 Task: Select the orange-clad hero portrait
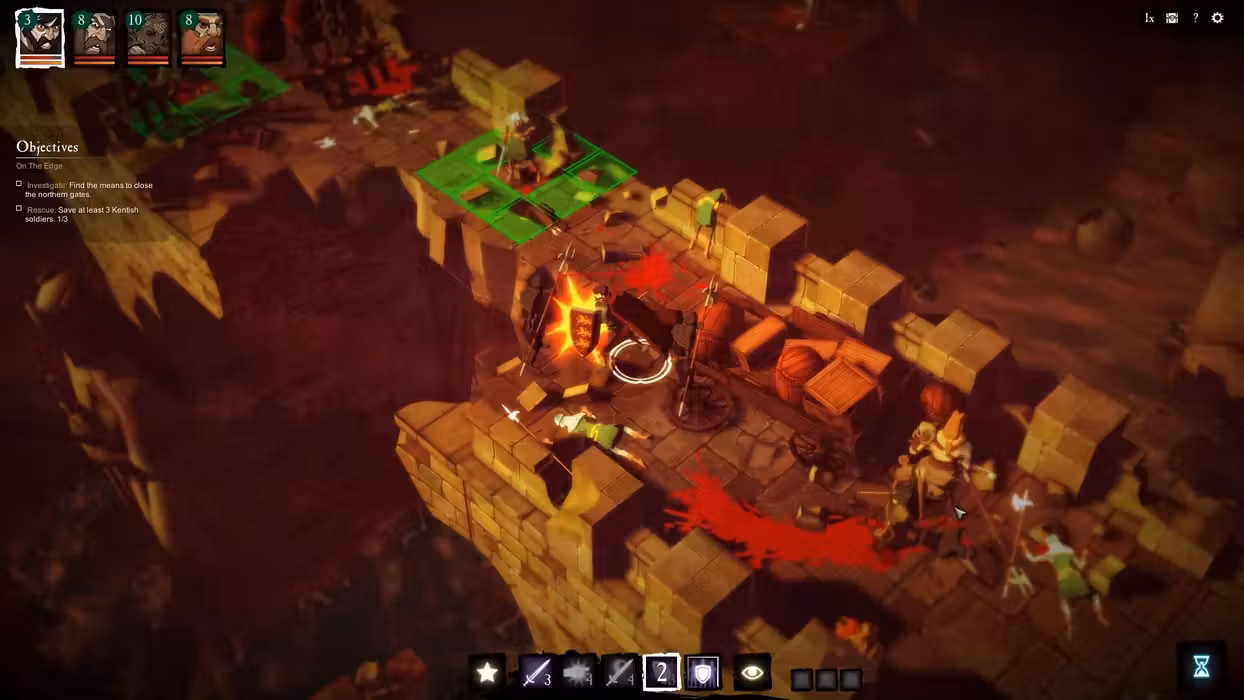tap(202, 38)
